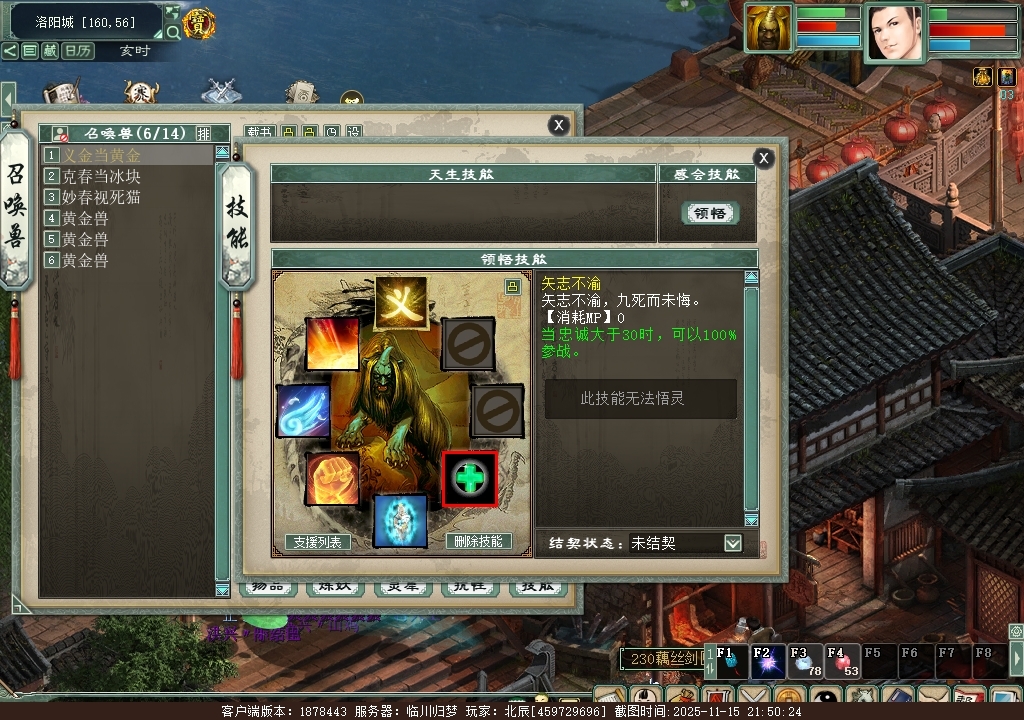Activate the F2 purple spark skill slot
1024x720 pixels.
(769, 662)
